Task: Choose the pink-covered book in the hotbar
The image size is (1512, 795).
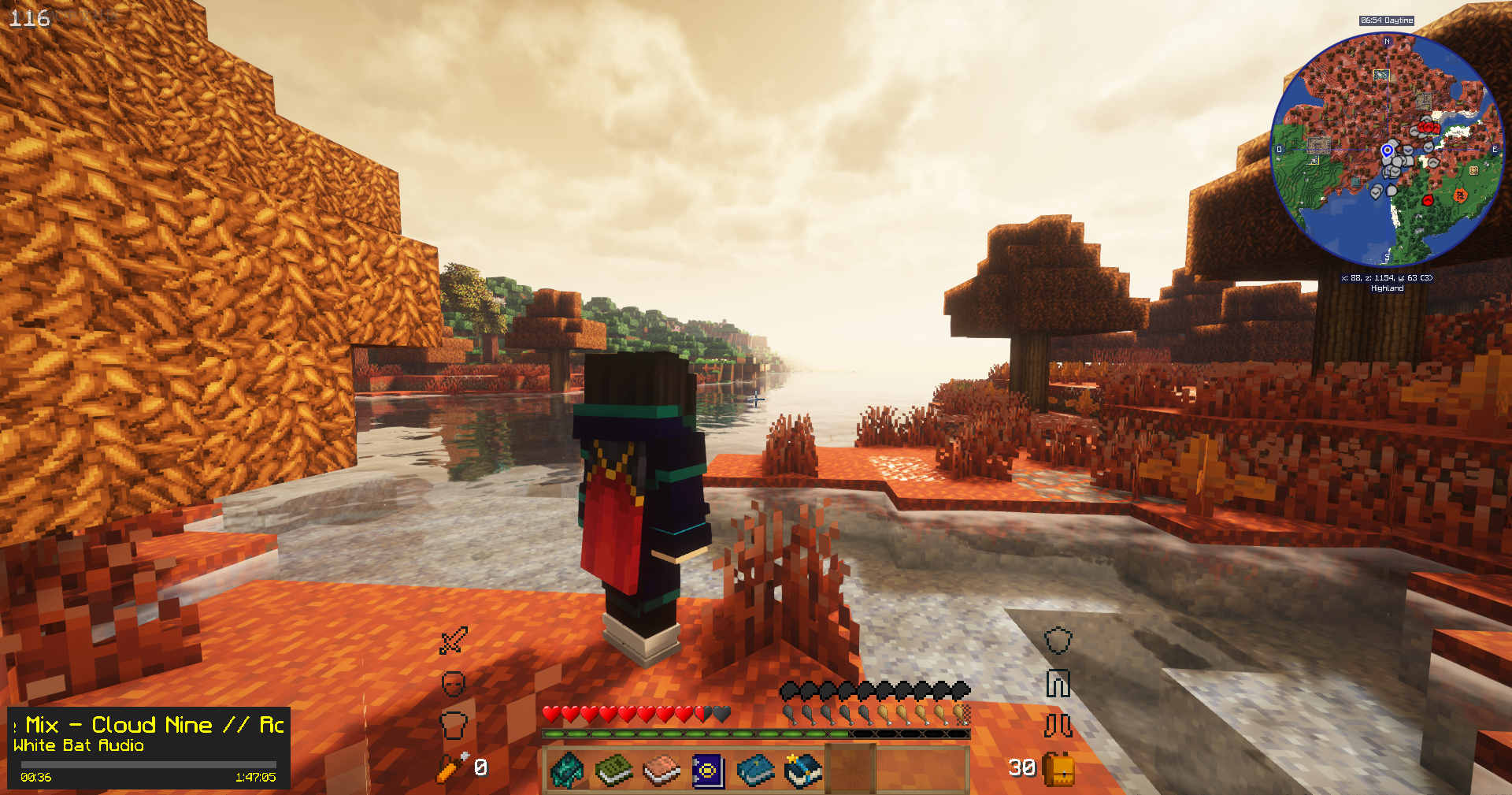Action: (661, 771)
